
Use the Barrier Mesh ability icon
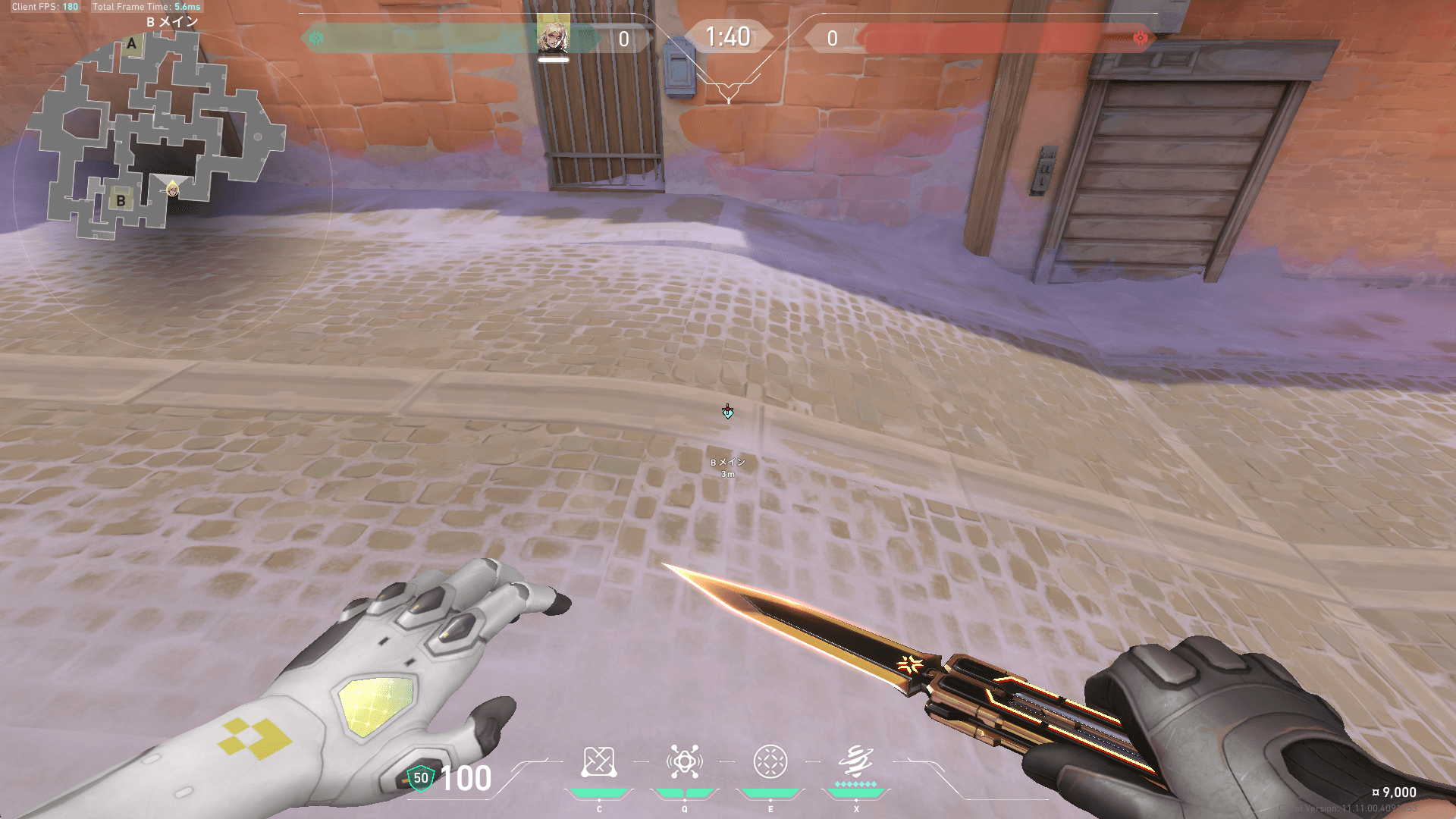coord(770,762)
